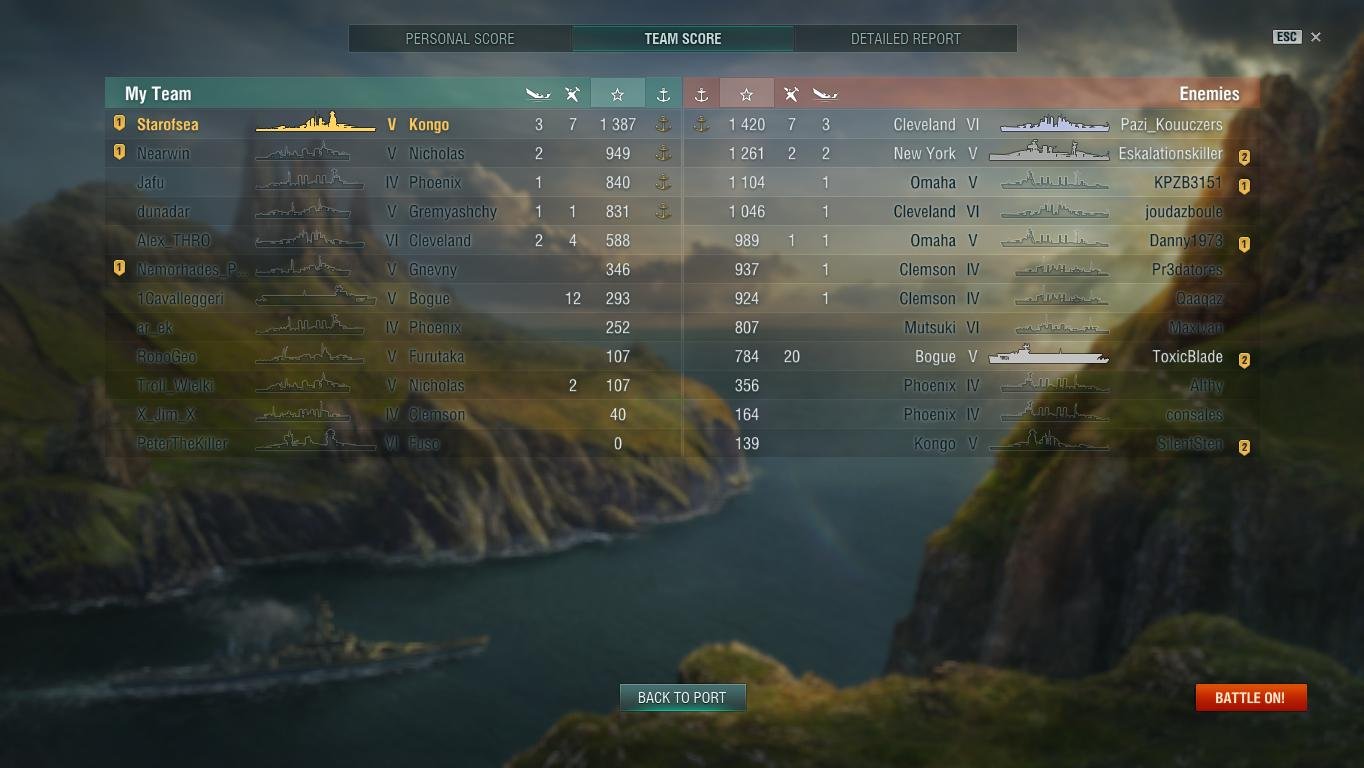Click the anchor capture column header for My Team
Screen dimensions: 1364x768
coord(662,93)
